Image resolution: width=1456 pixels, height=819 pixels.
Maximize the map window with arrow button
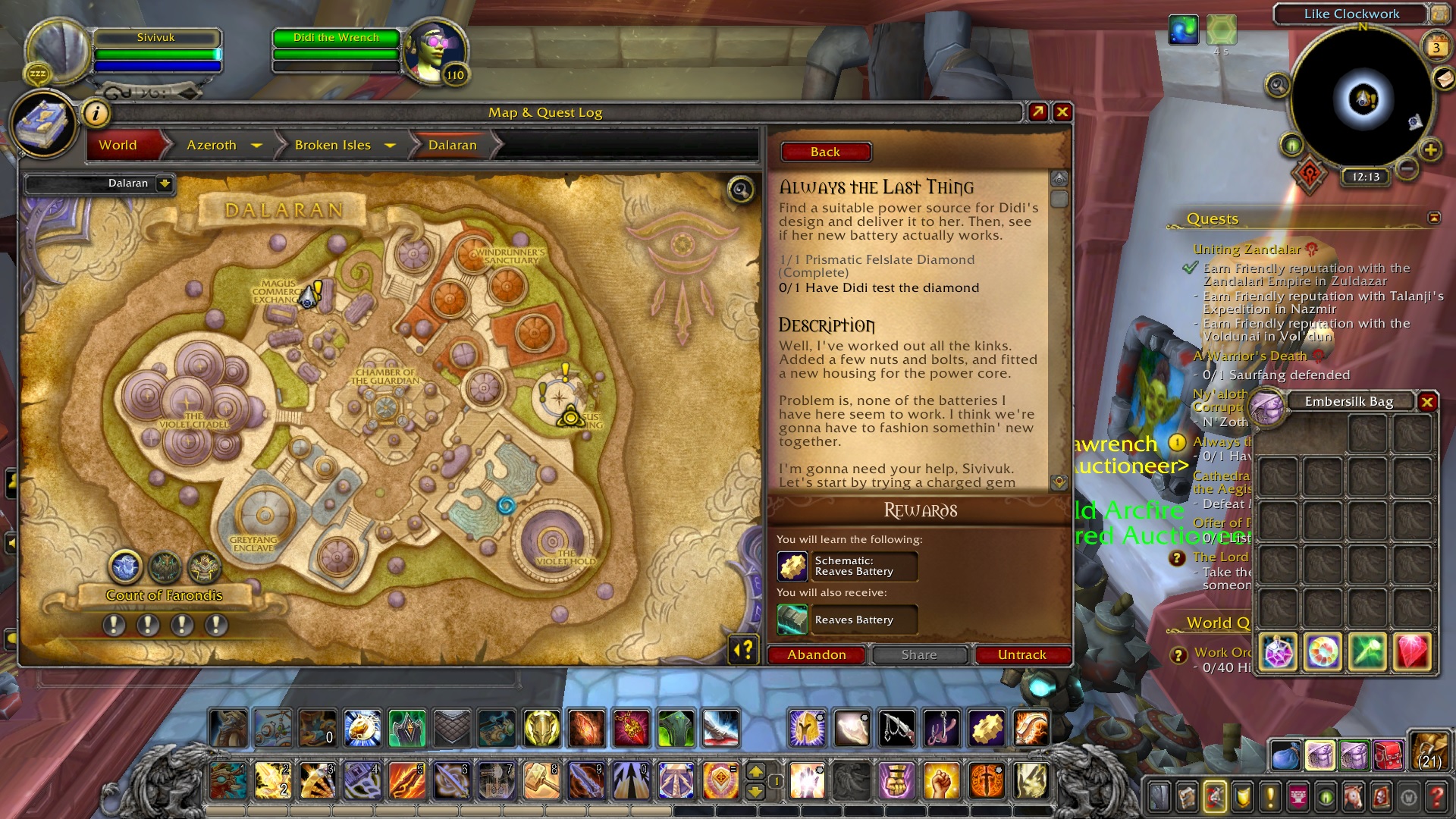point(1037,112)
